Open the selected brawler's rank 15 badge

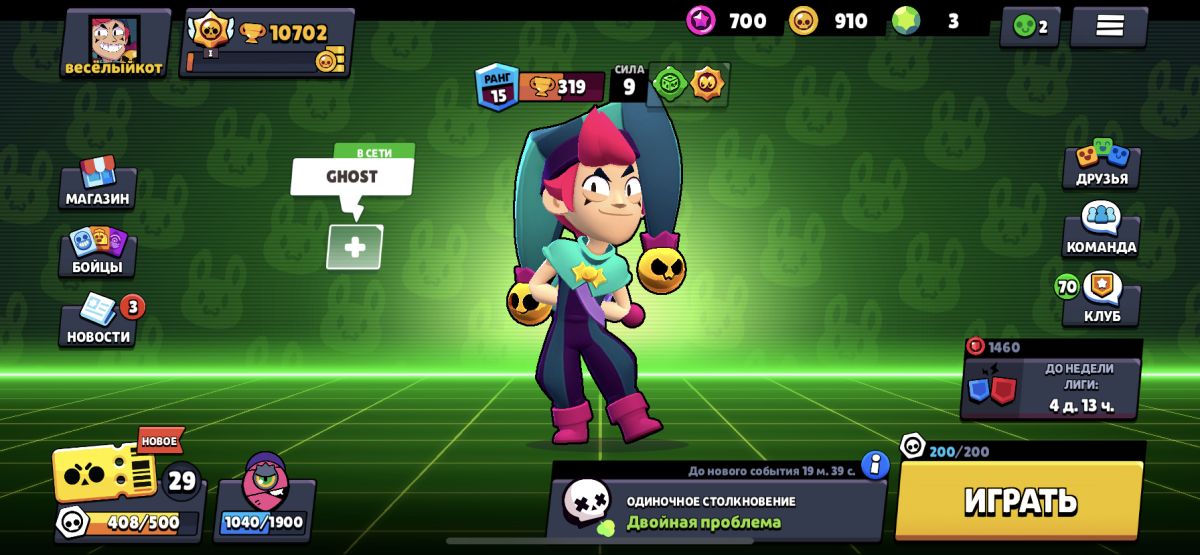click(x=498, y=86)
